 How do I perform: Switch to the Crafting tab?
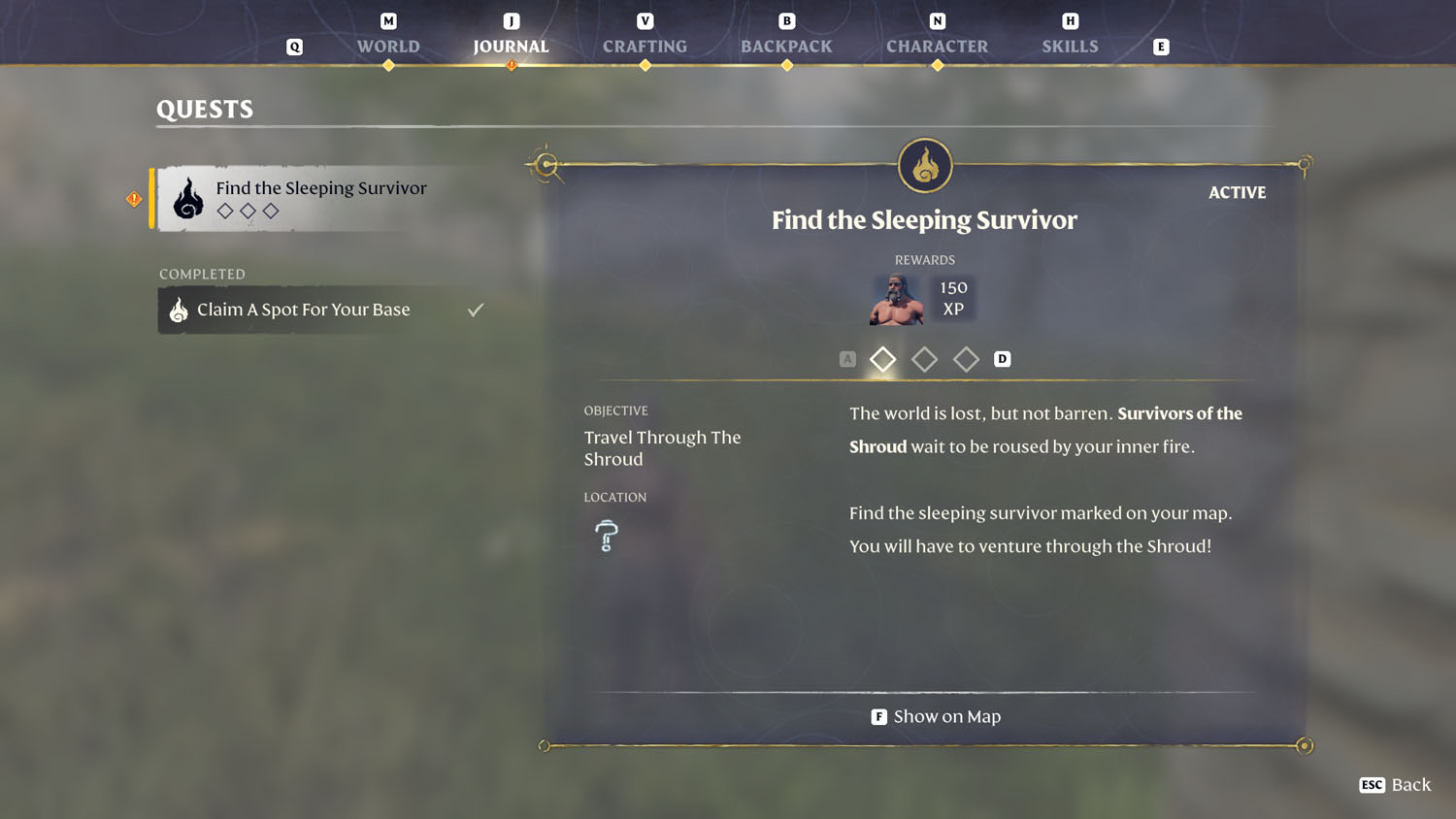645,46
